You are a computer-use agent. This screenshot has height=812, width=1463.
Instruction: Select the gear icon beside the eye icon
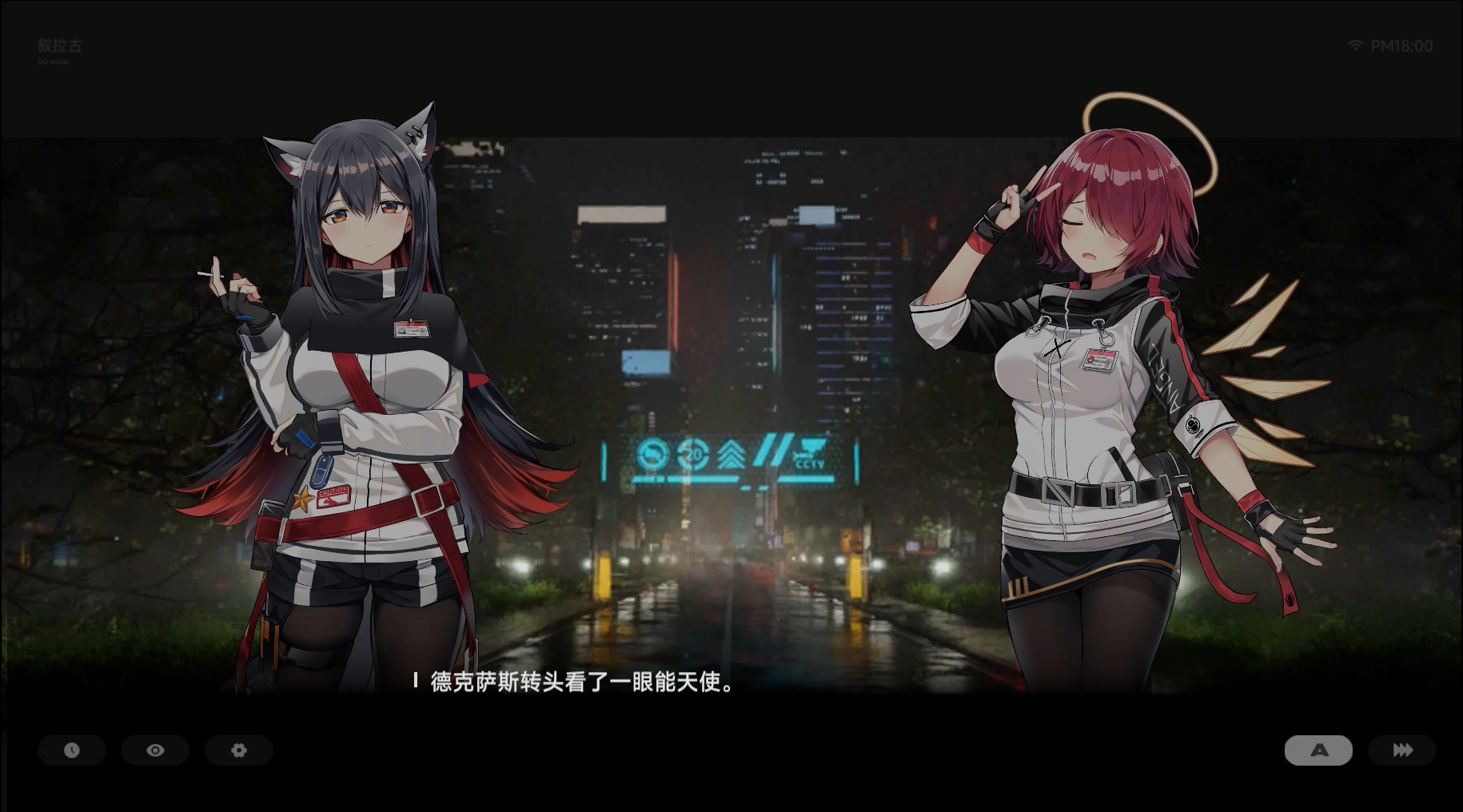pyautogui.click(x=238, y=750)
